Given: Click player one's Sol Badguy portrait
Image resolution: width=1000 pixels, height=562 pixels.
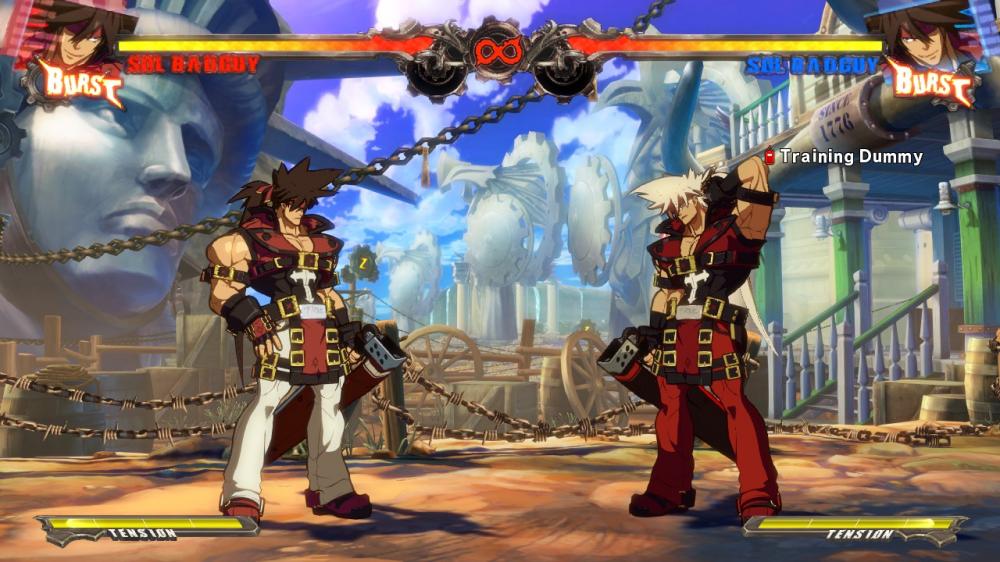Looking at the screenshot, I should coord(74,32).
